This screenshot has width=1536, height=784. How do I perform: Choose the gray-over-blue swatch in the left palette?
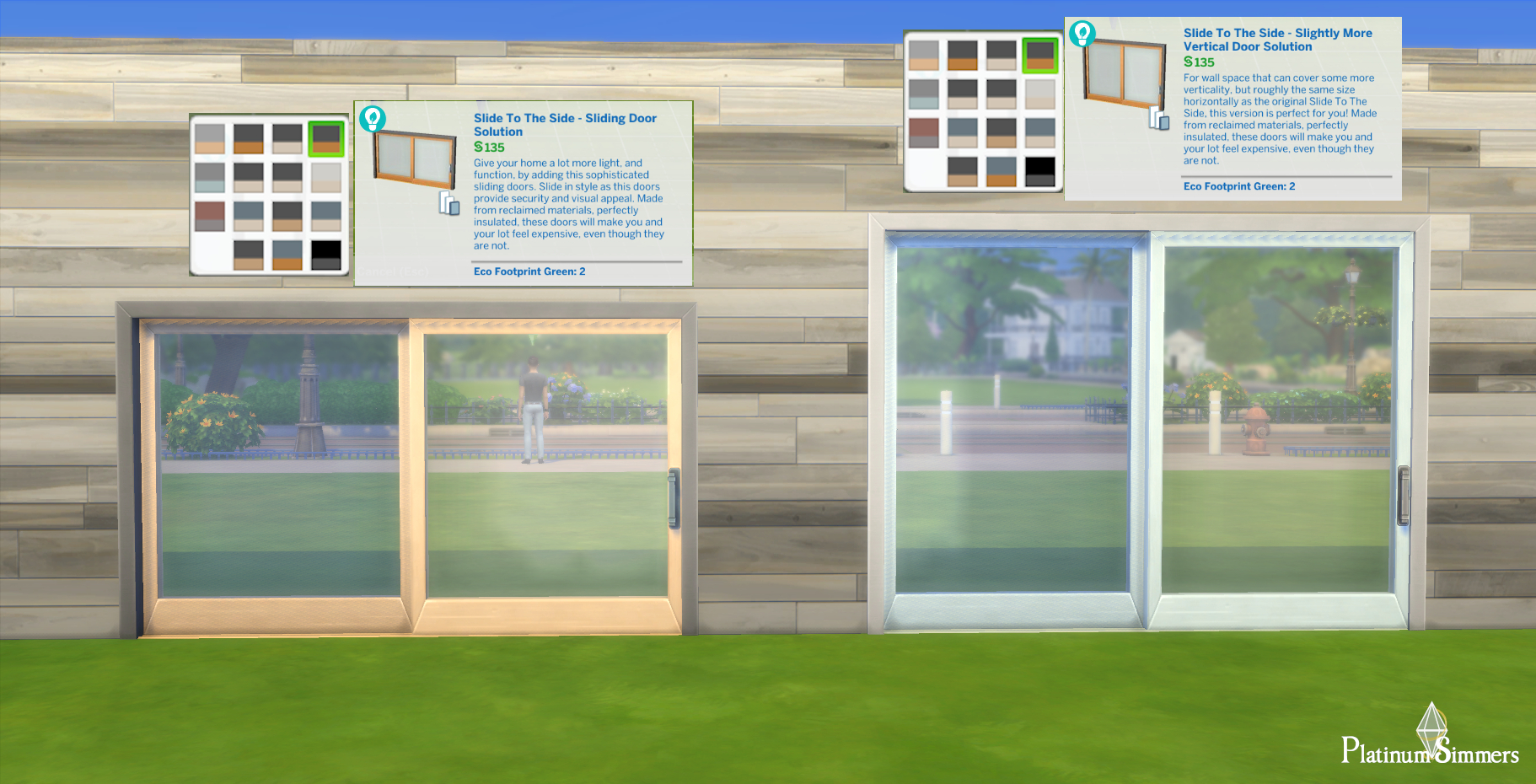click(x=209, y=177)
